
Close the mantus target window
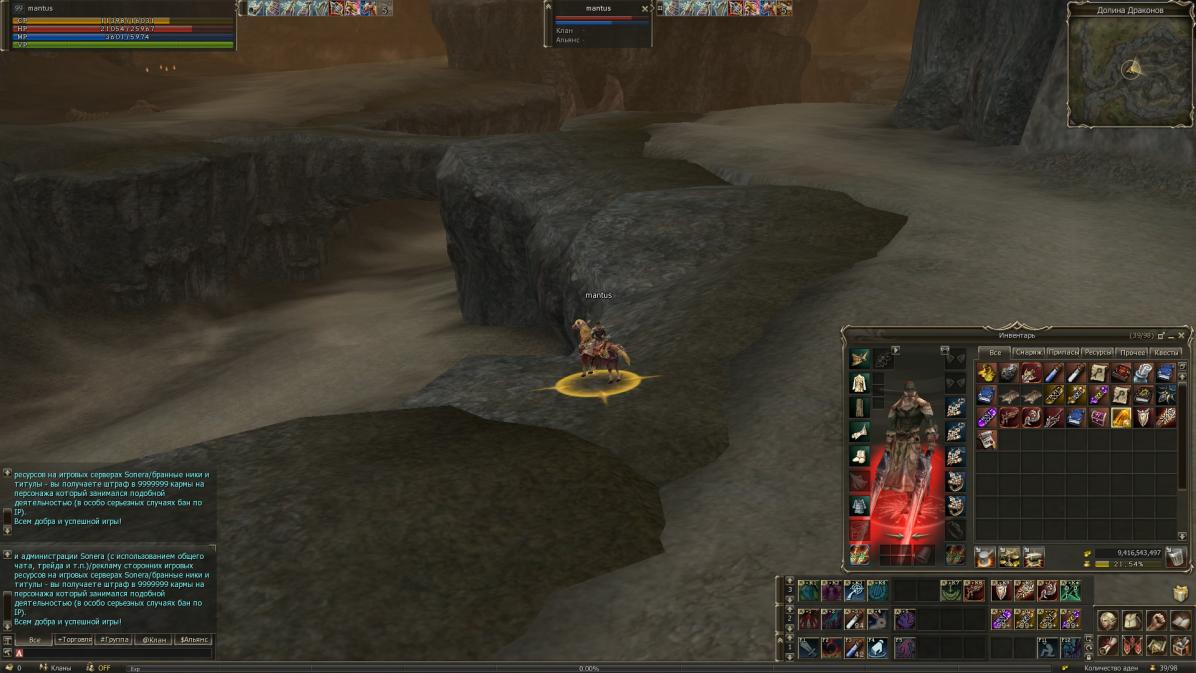(644, 9)
